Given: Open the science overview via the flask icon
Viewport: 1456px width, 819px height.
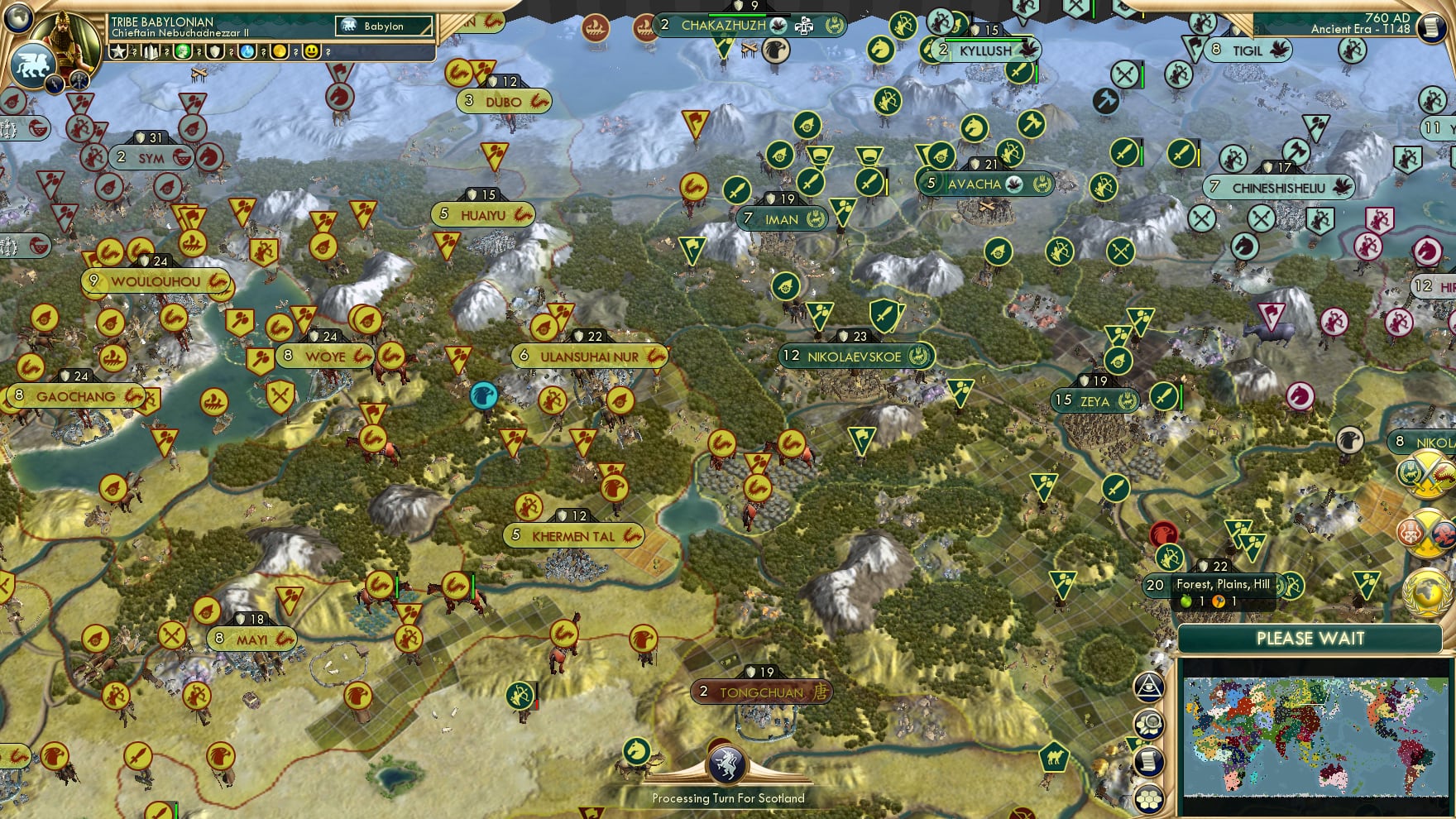Looking at the screenshot, I should point(246,51).
